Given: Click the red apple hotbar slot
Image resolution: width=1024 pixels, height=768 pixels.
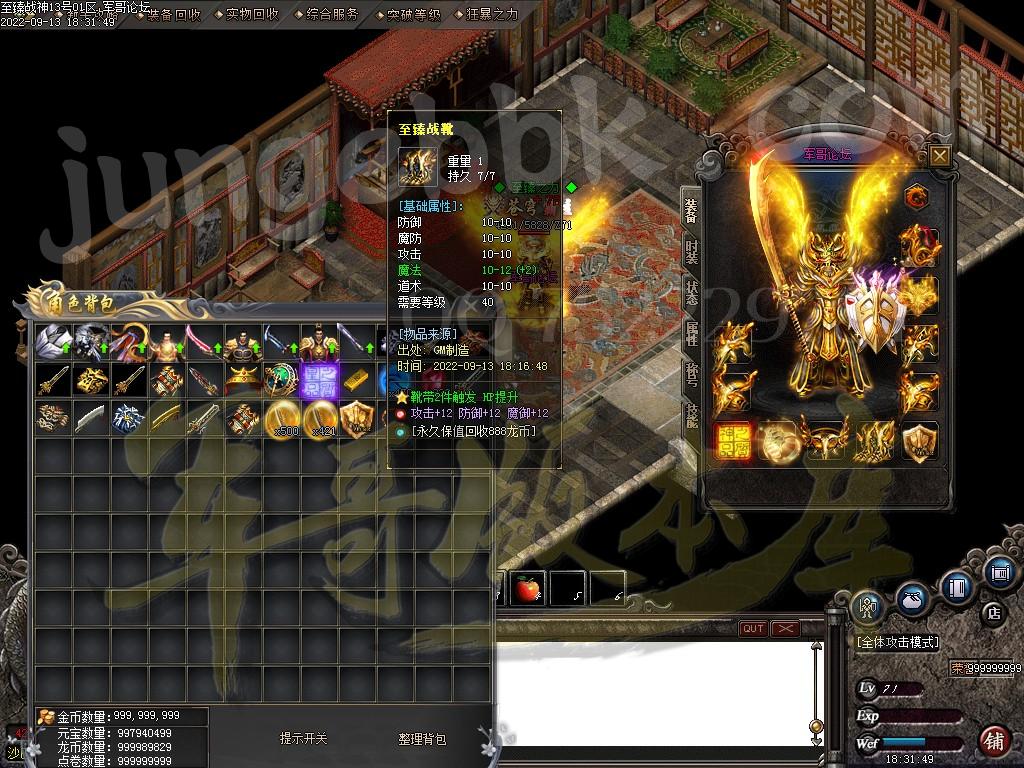Looking at the screenshot, I should 528,589.
